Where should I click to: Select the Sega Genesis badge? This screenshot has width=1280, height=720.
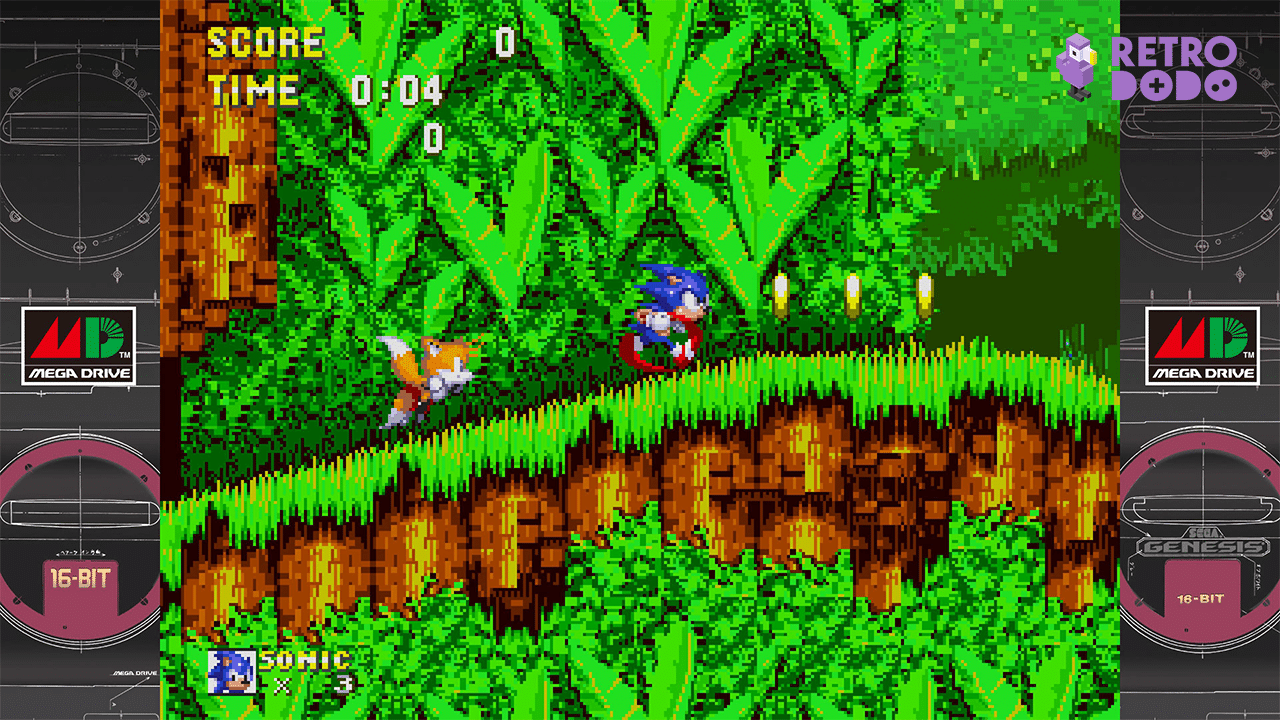1205,540
